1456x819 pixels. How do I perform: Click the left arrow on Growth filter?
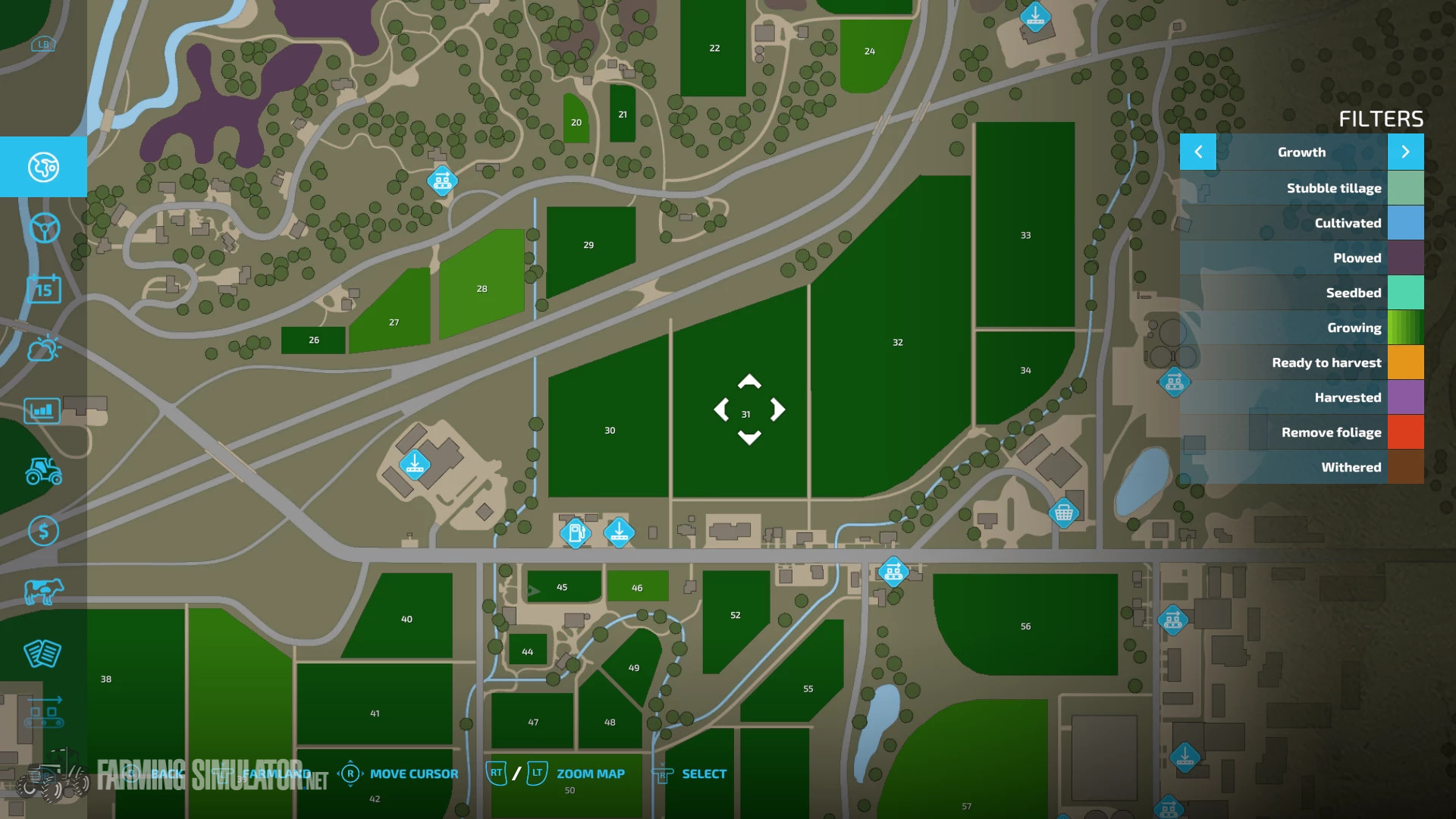[x=1198, y=152]
